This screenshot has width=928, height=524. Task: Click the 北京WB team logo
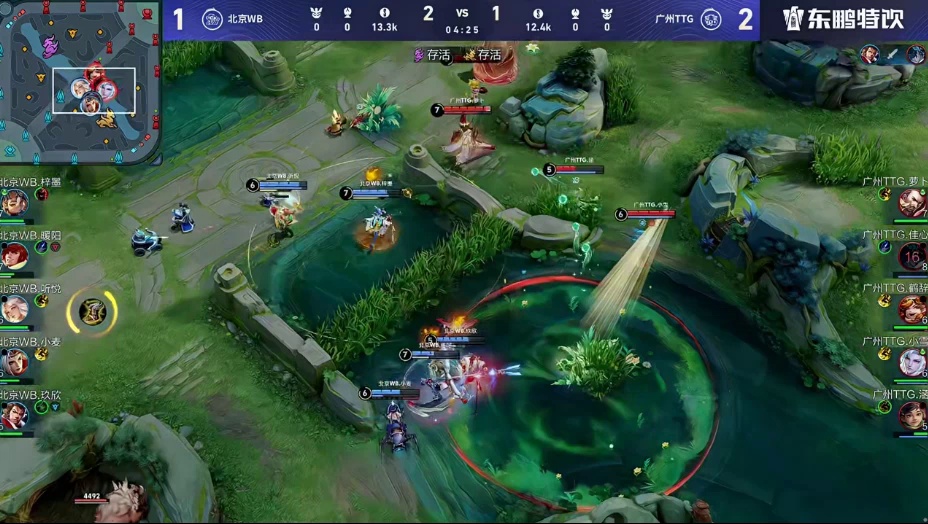[x=212, y=19]
